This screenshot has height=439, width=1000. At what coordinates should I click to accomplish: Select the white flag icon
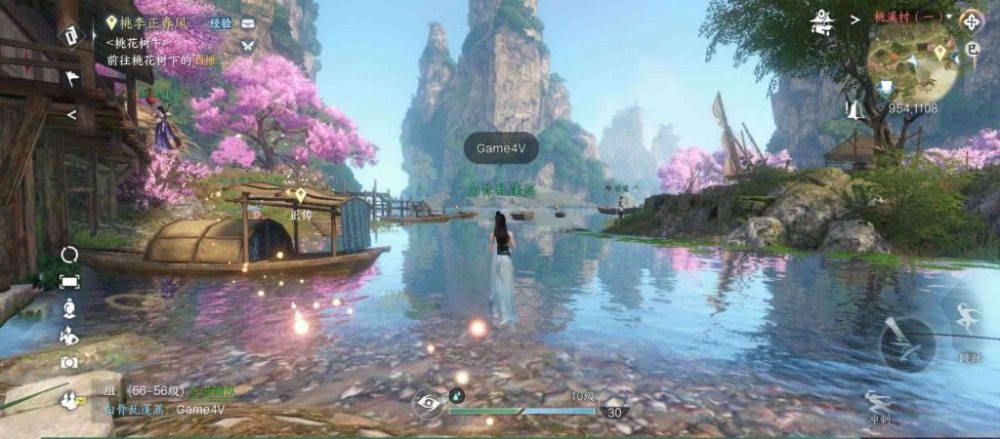[72, 77]
